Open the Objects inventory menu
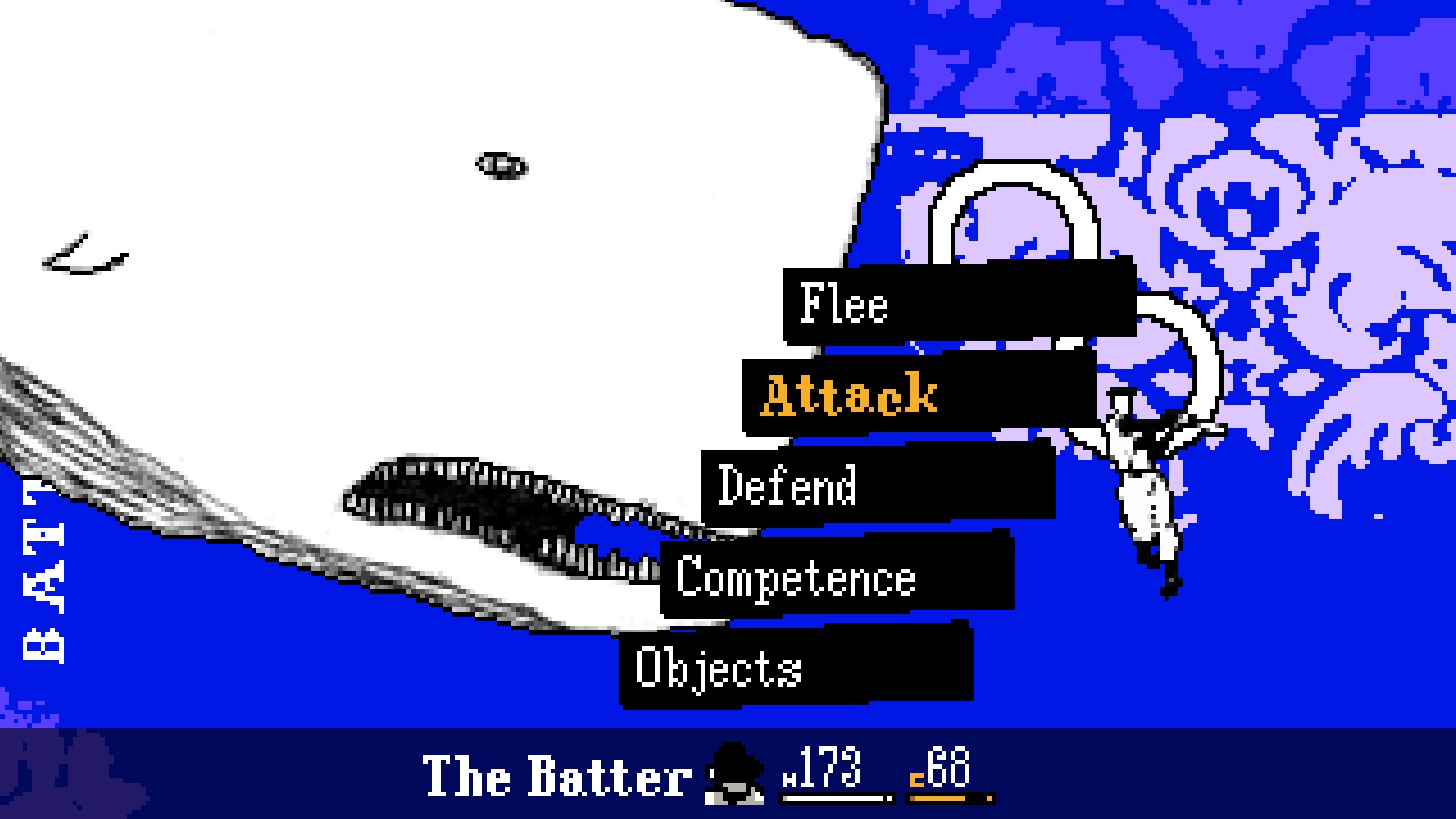This screenshot has height=819, width=1456. coord(718,669)
